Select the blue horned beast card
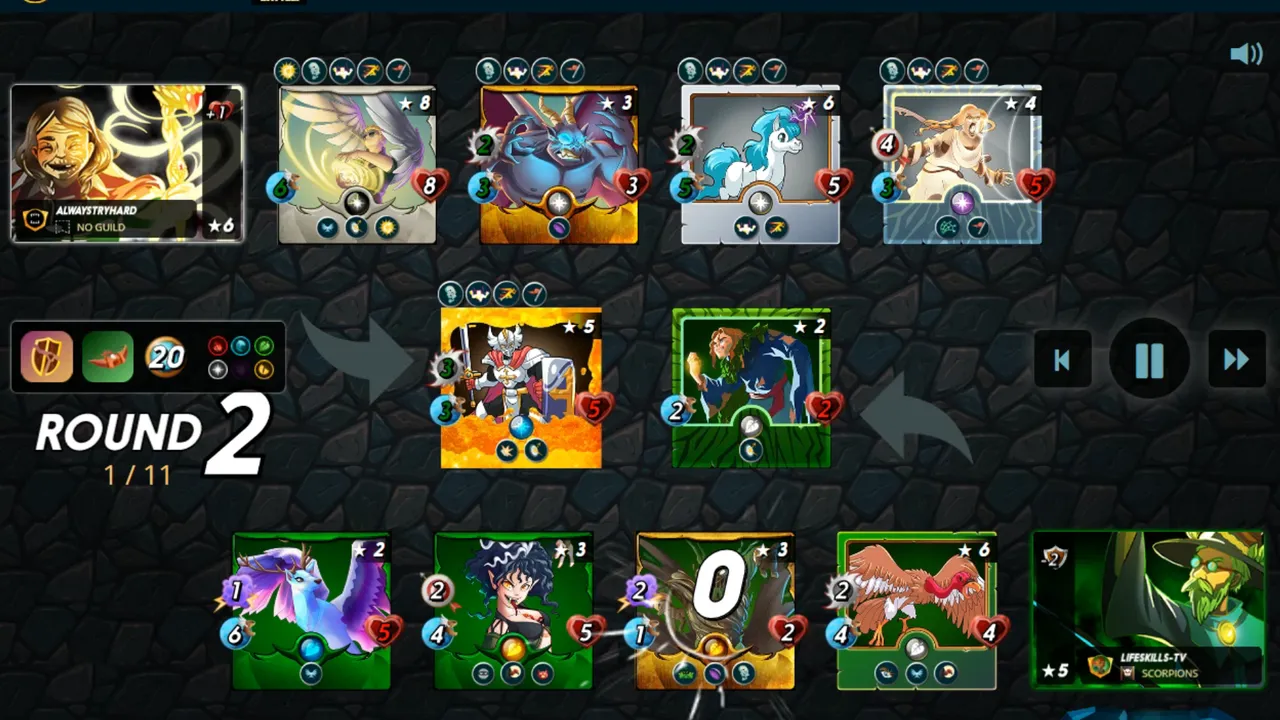The width and height of the screenshot is (1280, 720). coord(559,166)
